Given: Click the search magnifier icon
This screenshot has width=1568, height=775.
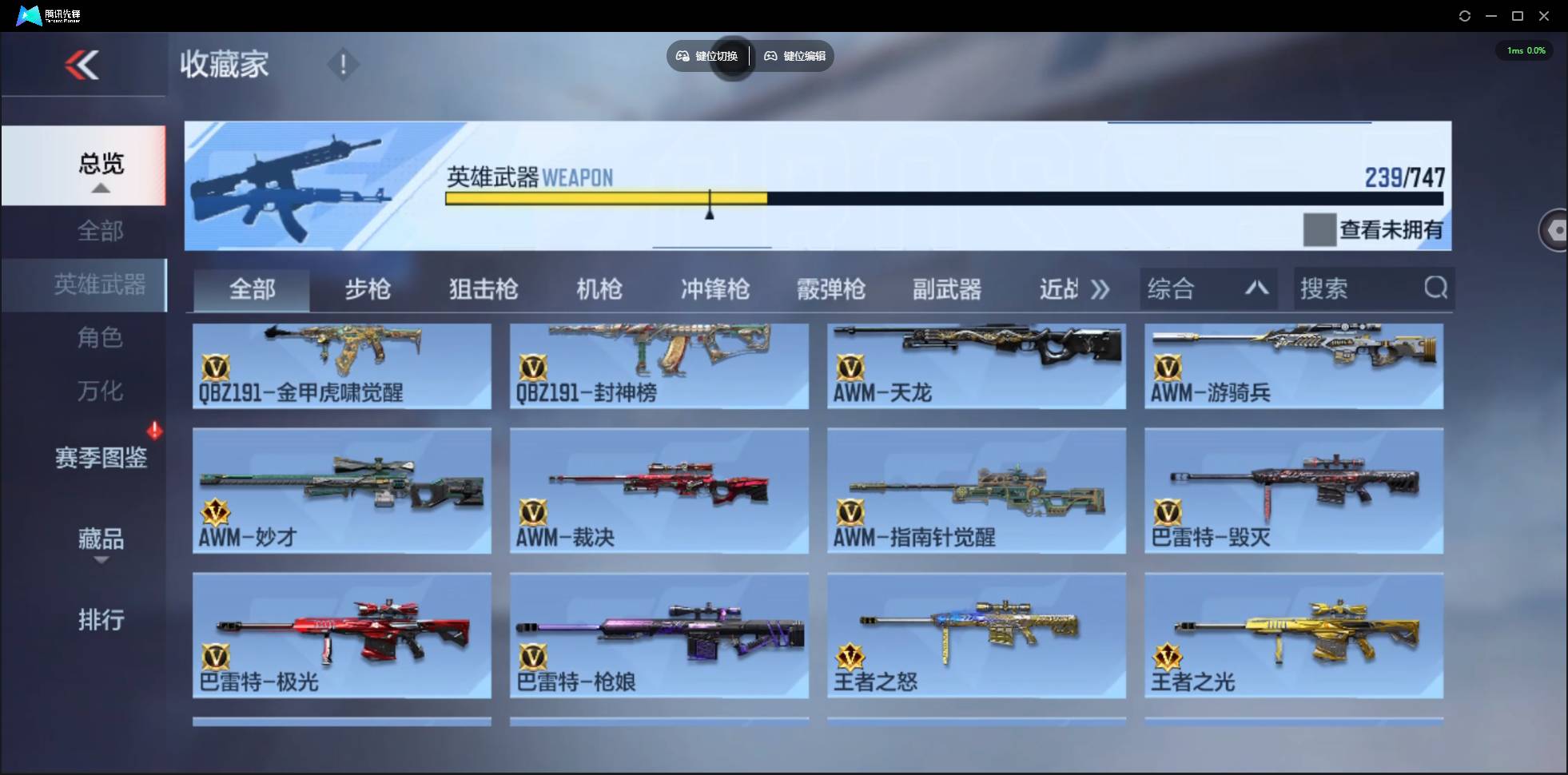Looking at the screenshot, I should coord(1436,288).
